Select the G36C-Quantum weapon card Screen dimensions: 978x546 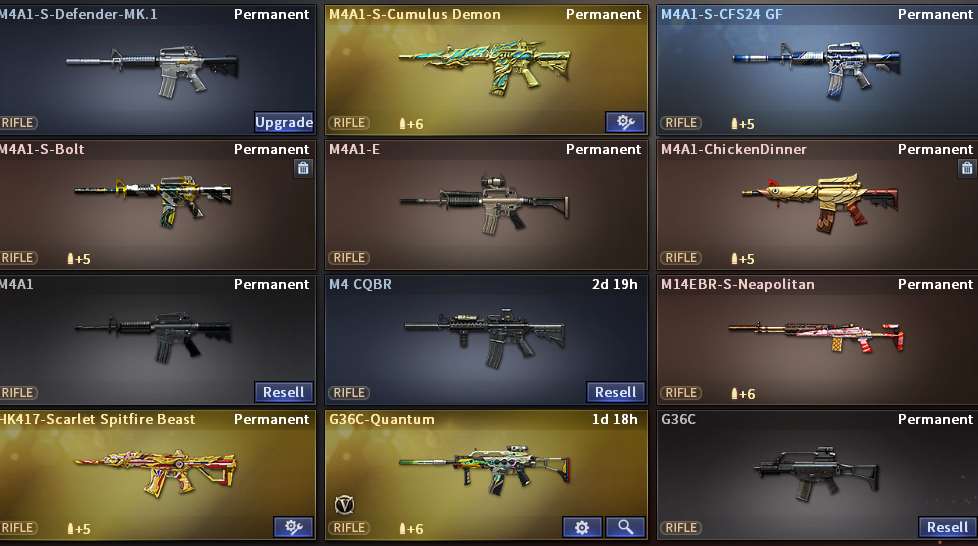click(485, 465)
